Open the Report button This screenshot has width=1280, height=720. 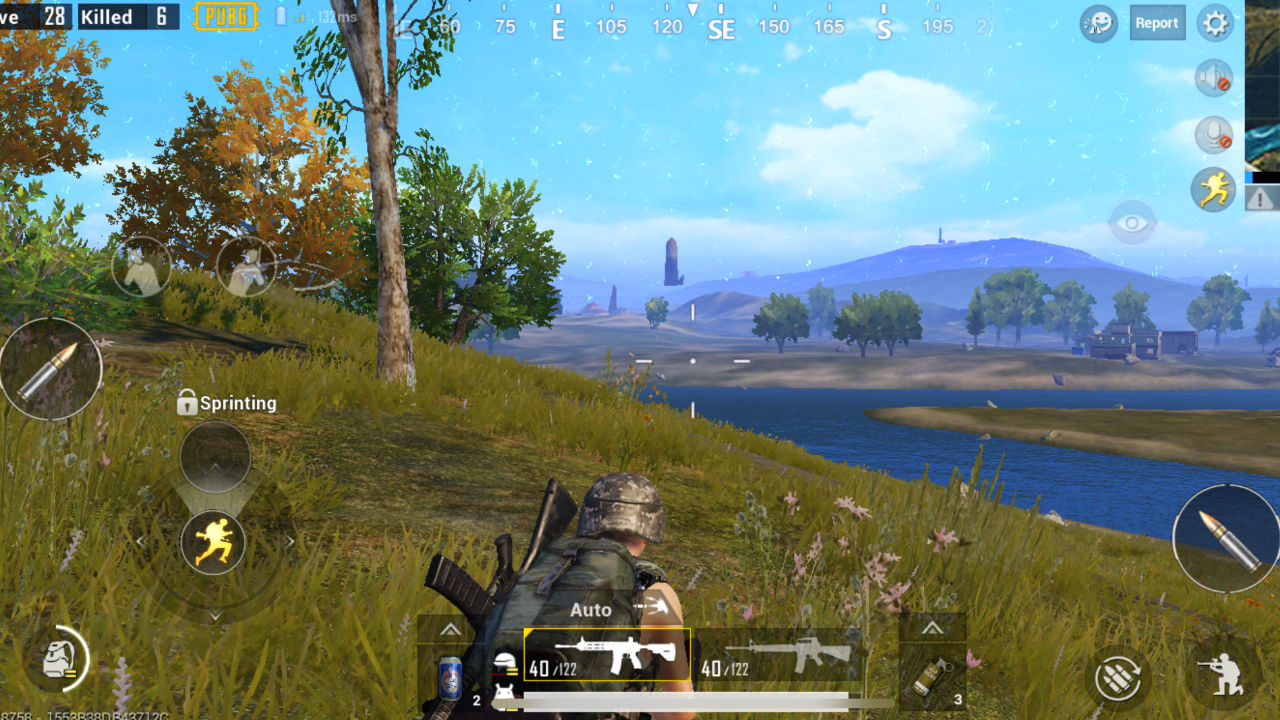(1157, 23)
